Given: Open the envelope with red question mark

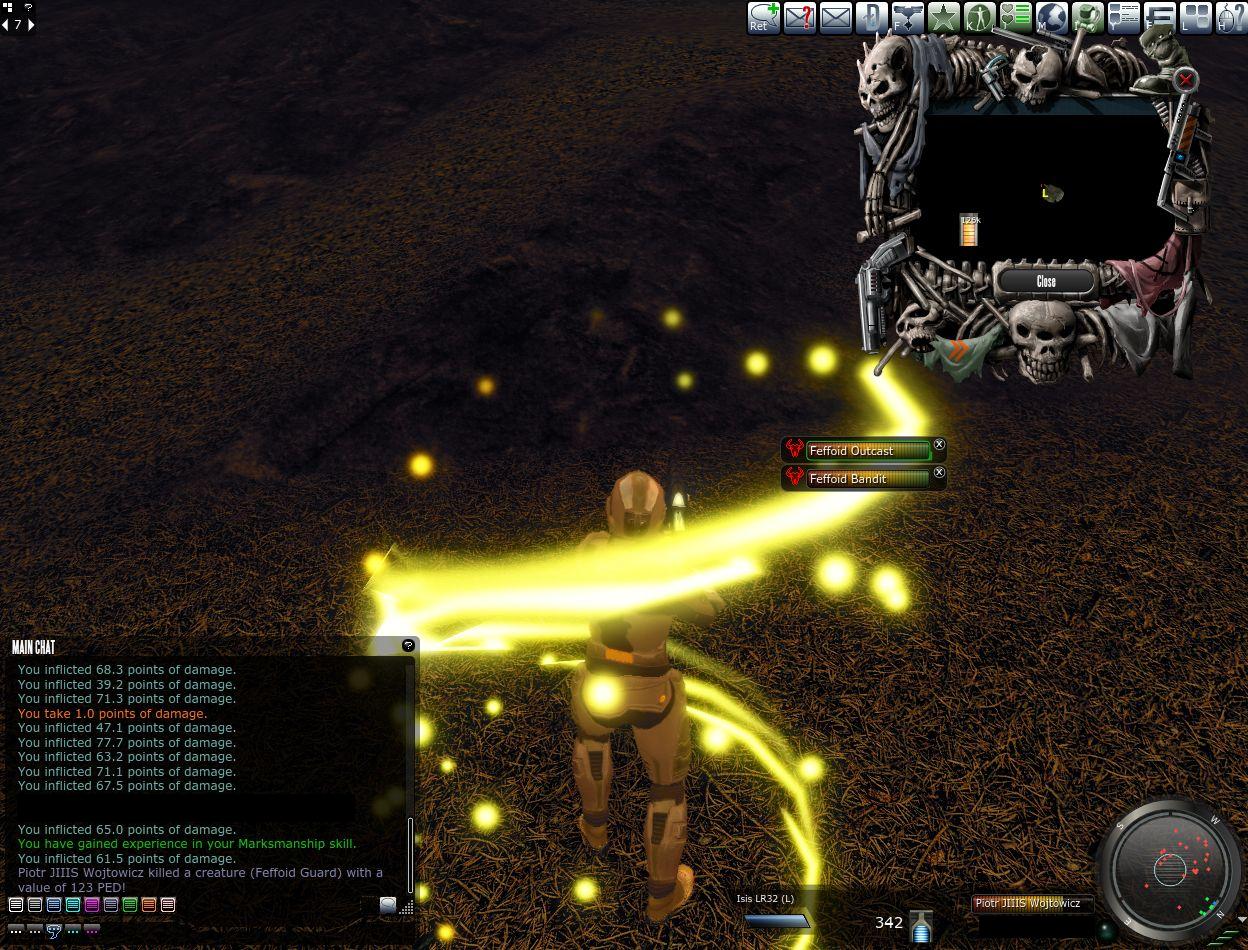Looking at the screenshot, I should [799, 17].
